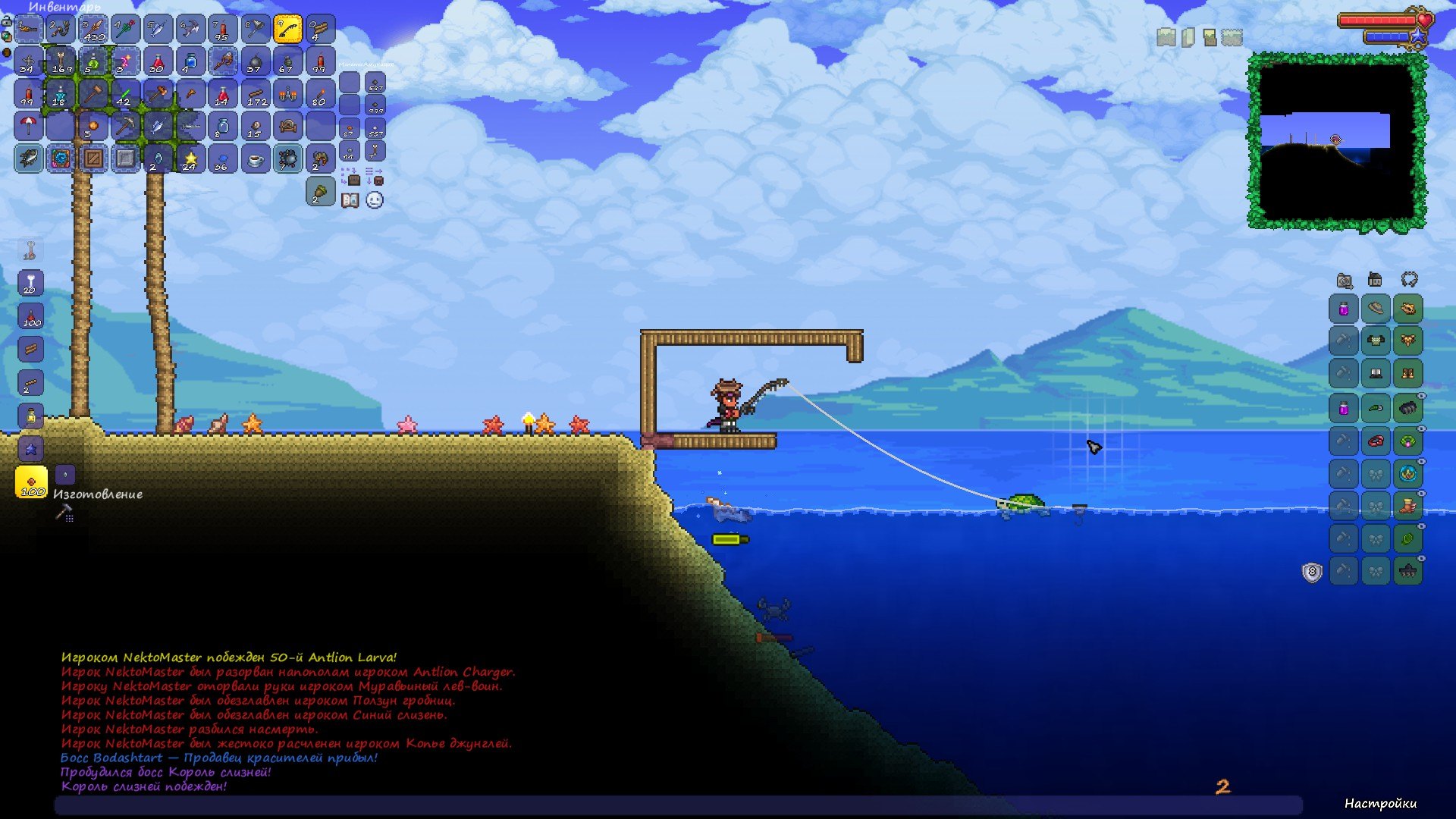Click the coffee cup inventory item
The width and height of the screenshot is (1456, 819).
(256, 158)
